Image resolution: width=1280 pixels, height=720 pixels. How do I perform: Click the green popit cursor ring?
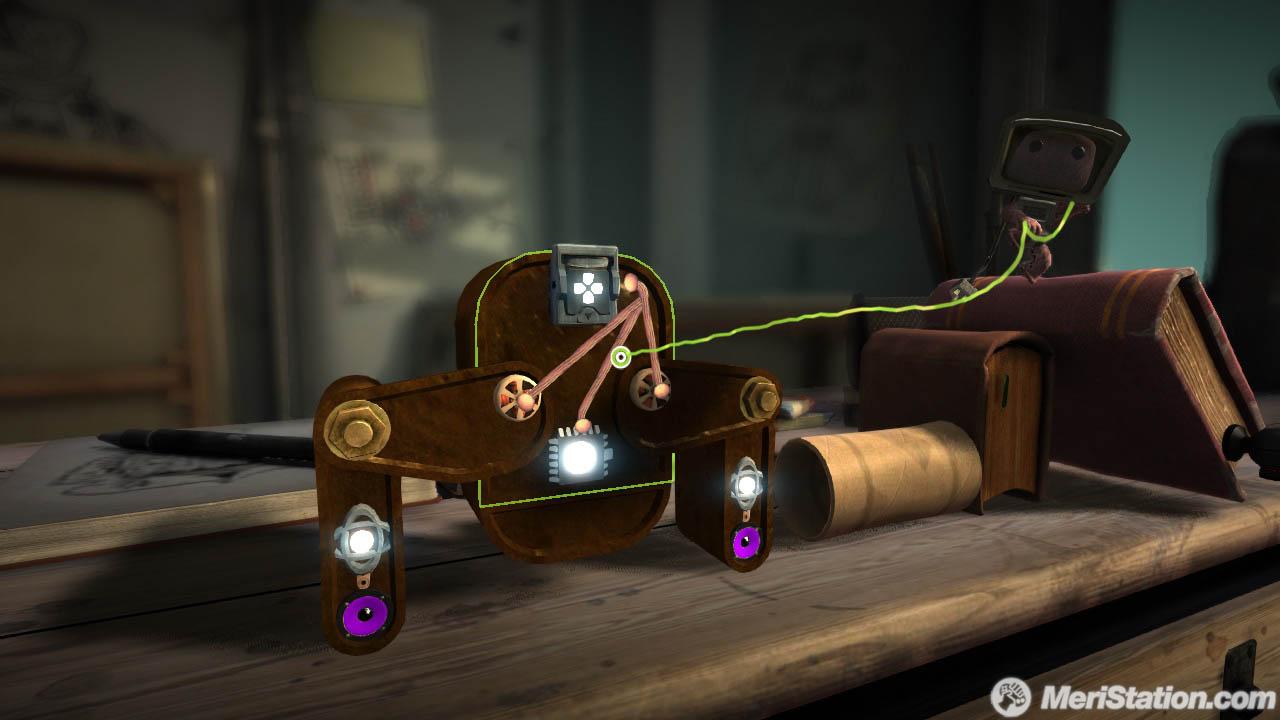click(621, 357)
